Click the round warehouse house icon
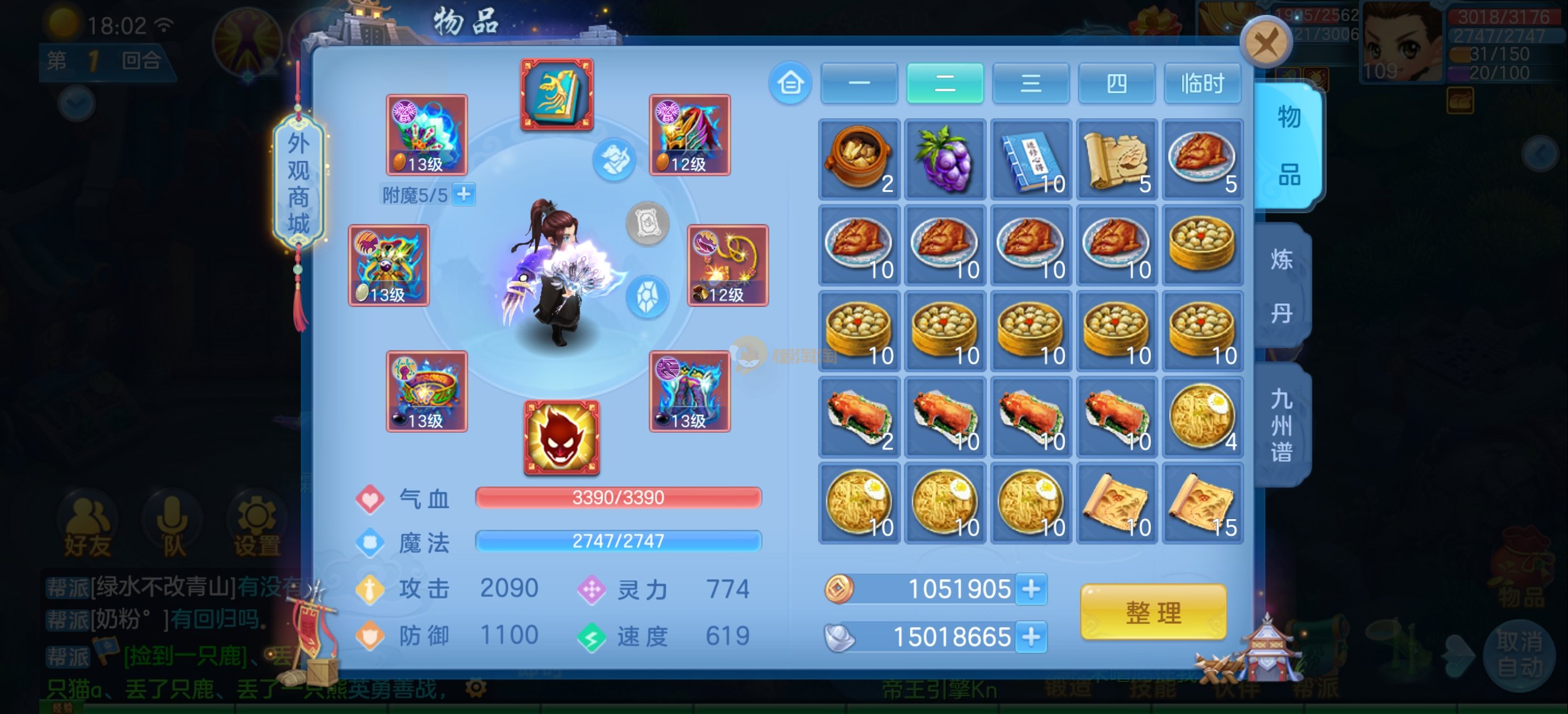Screen dimensions: 1568x714 790,84
